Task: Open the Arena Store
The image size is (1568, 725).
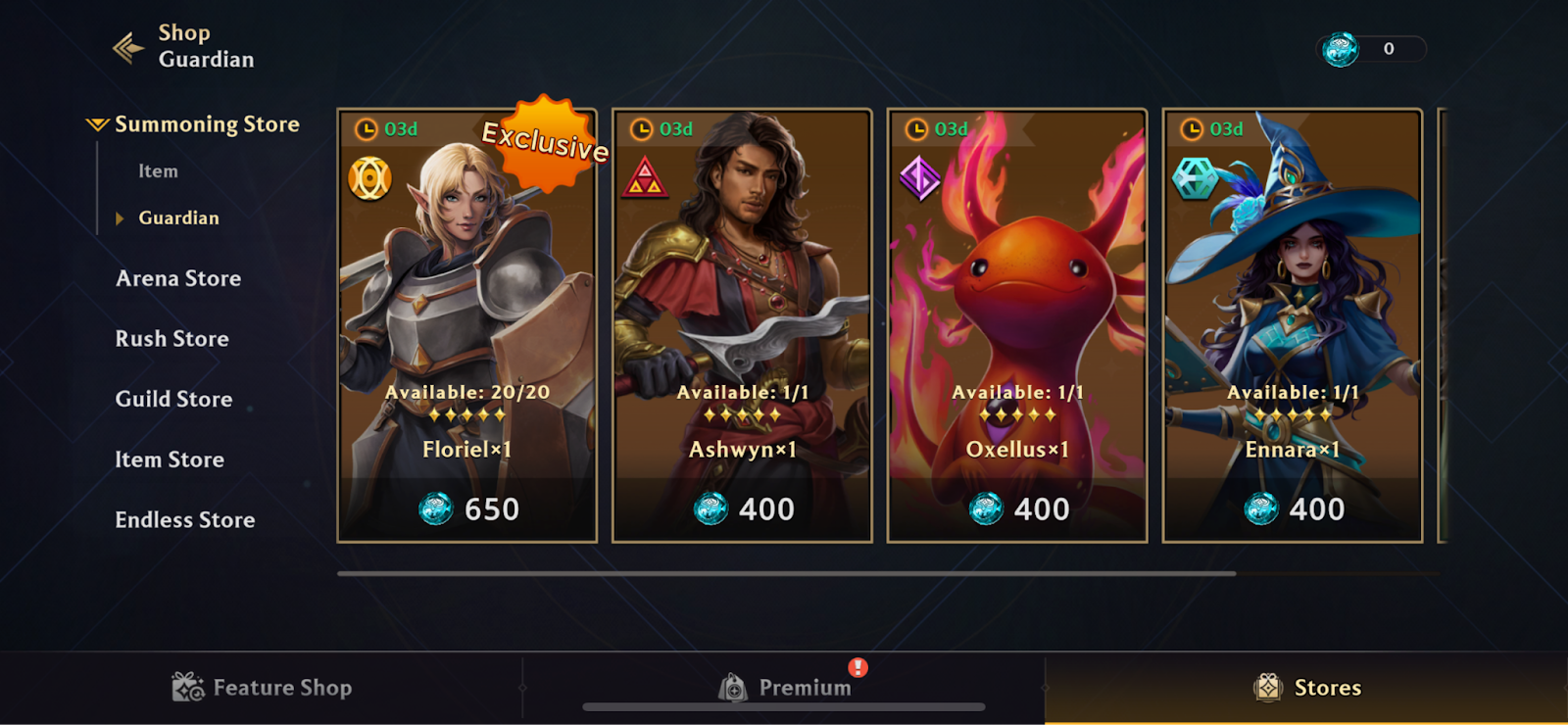Action: tap(178, 278)
